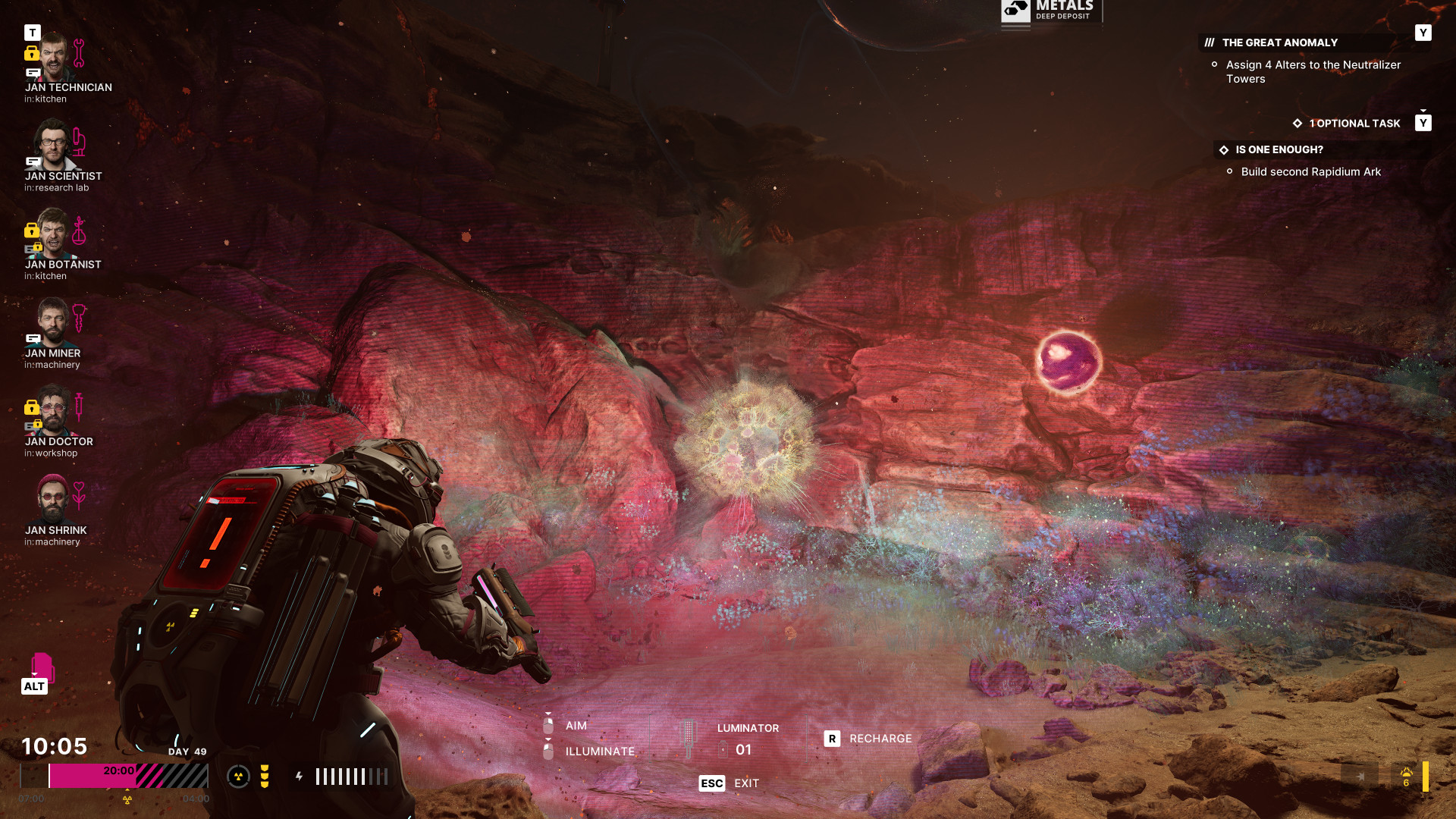Expand the 1 Optional Task header
1456x819 pixels.
point(1354,124)
